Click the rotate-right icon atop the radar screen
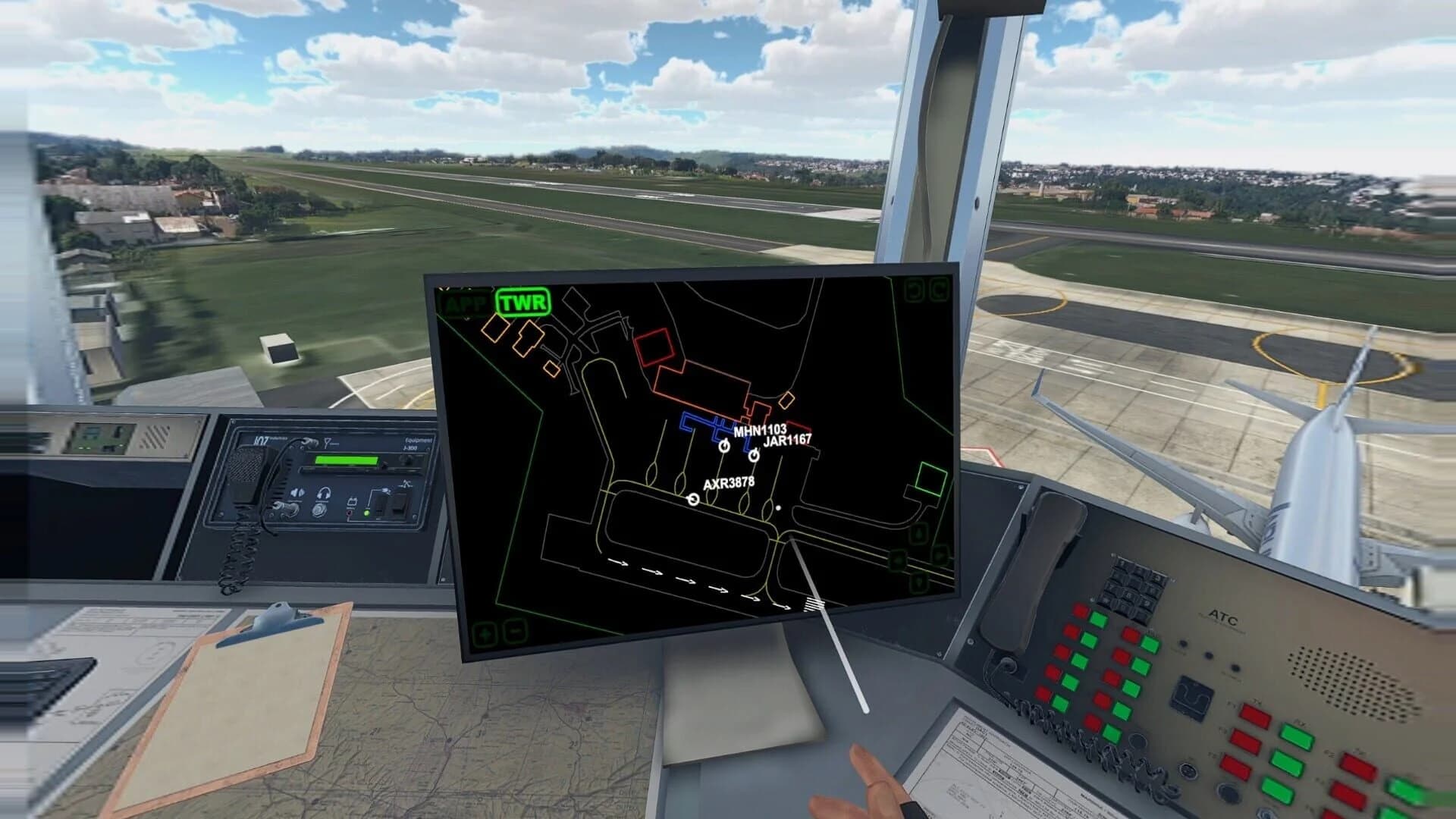1456x819 pixels. pos(940,290)
